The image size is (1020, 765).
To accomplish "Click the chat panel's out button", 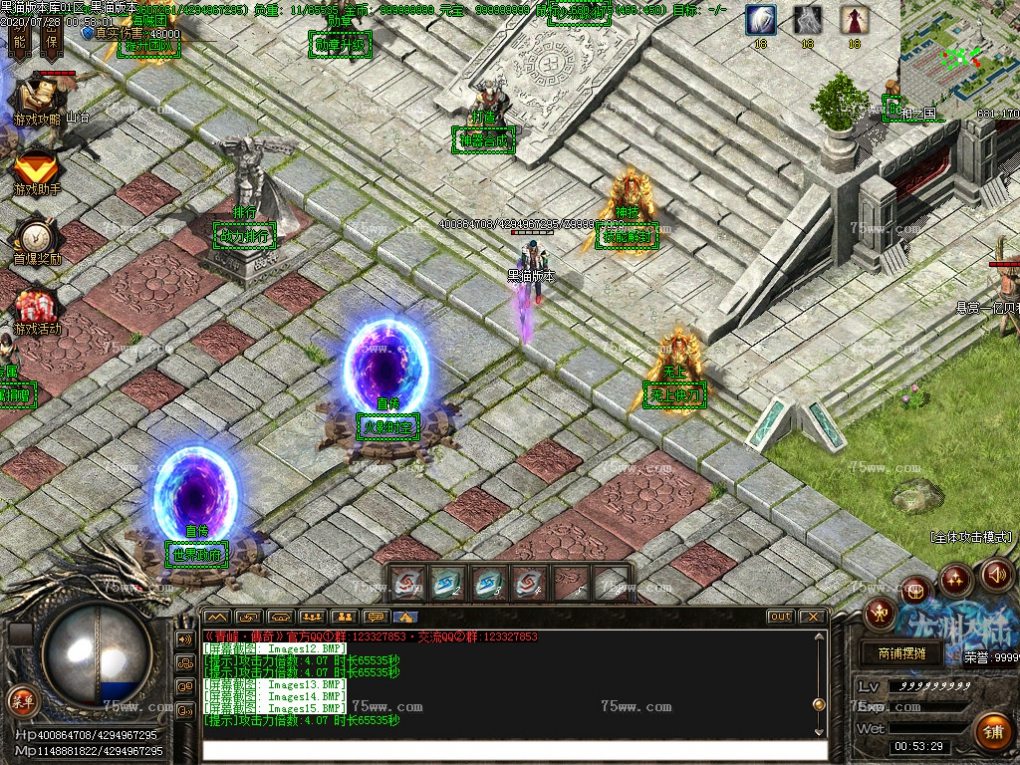I will pyautogui.click(x=780, y=617).
